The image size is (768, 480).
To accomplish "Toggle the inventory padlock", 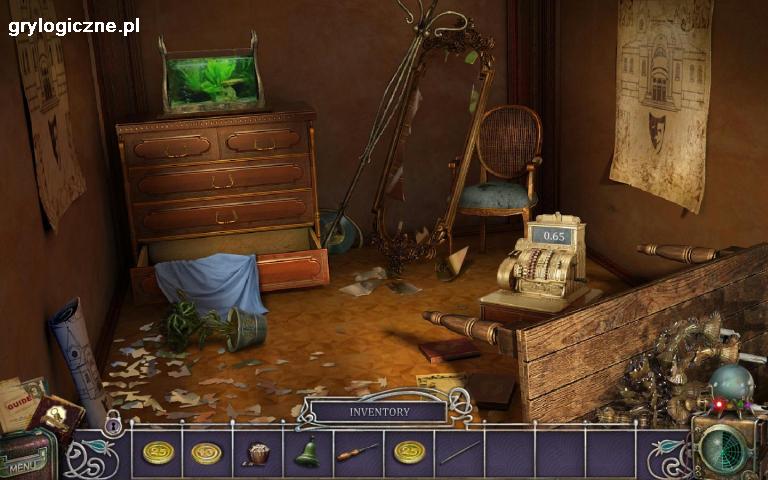I will point(113,425).
